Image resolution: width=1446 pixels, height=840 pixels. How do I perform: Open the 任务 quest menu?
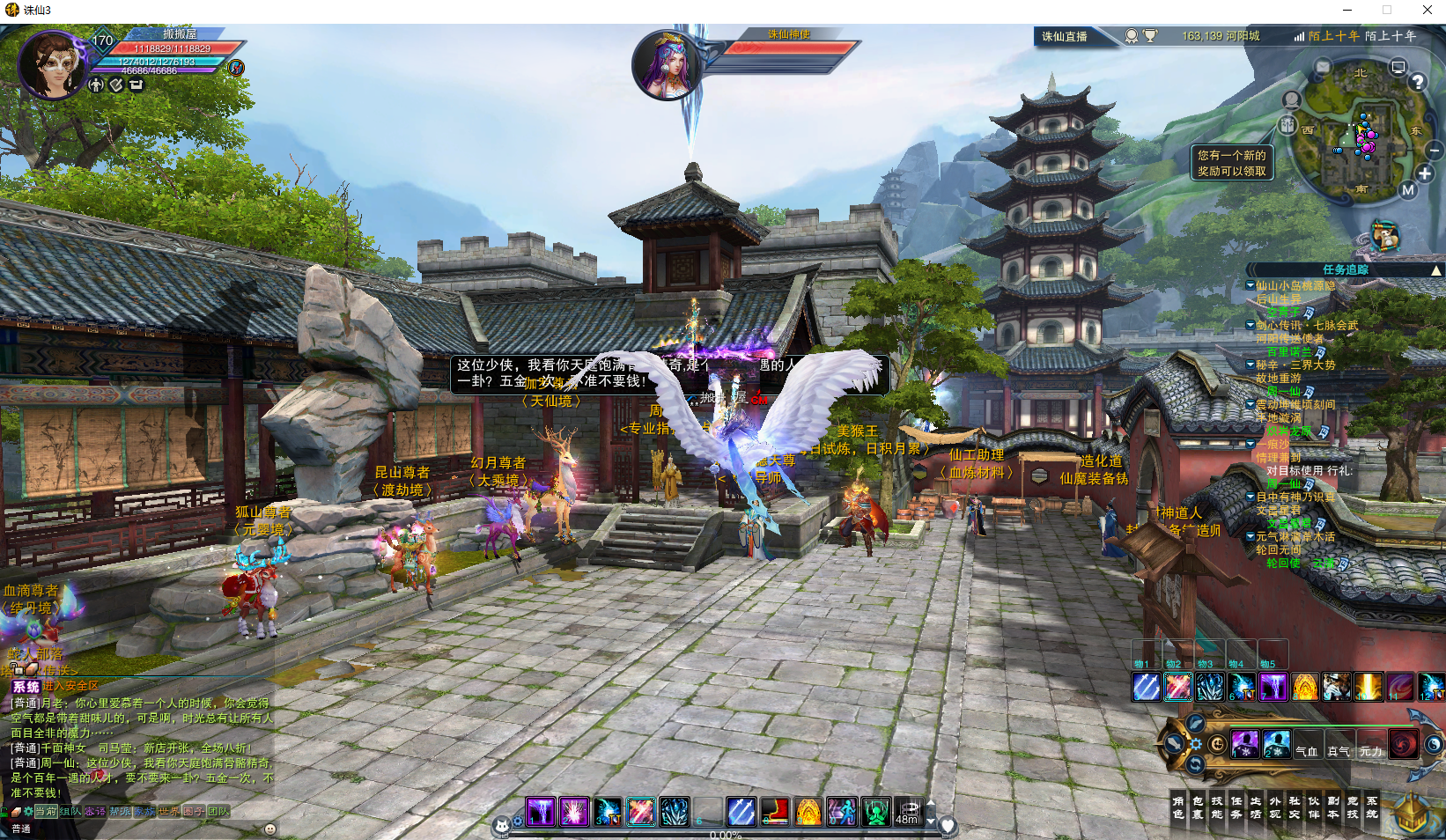(x=1236, y=807)
